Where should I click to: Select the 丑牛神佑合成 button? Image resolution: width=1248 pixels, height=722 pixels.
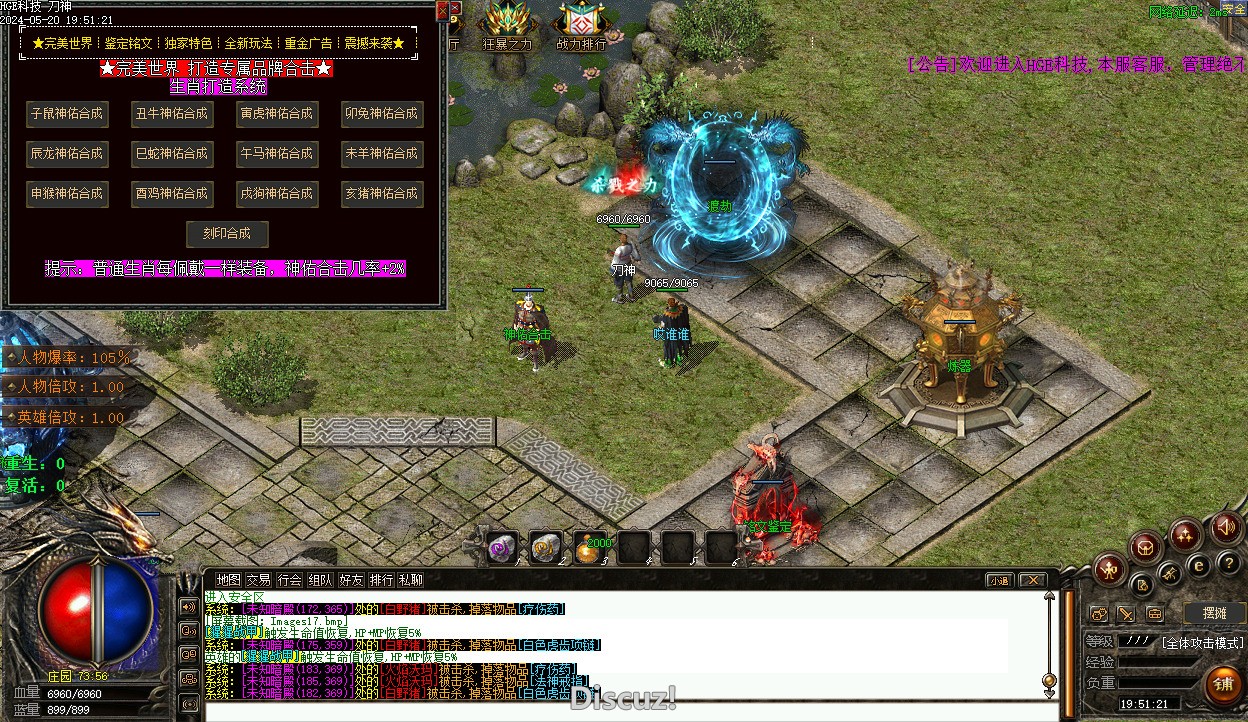(x=172, y=114)
